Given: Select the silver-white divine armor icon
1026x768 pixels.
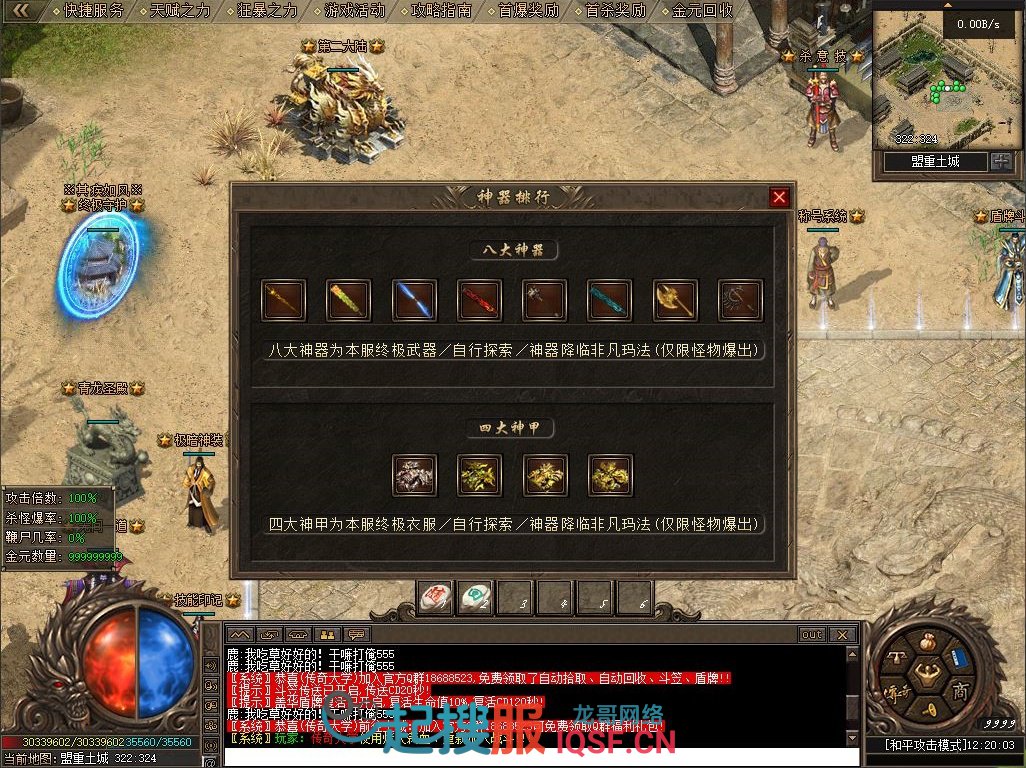Looking at the screenshot, I should 414,475.
